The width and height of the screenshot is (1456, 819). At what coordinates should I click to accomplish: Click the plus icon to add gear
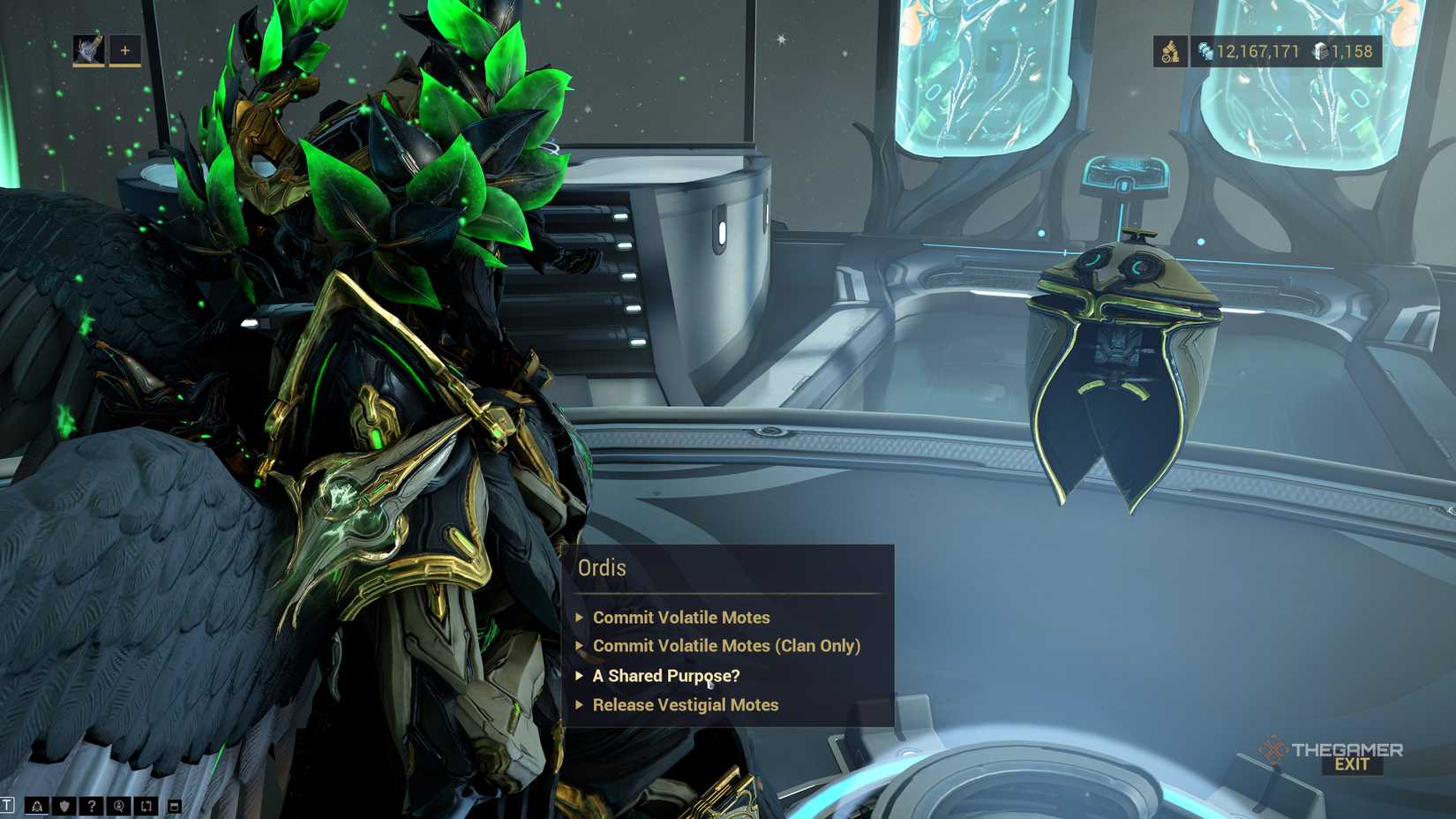pos(125,51)
